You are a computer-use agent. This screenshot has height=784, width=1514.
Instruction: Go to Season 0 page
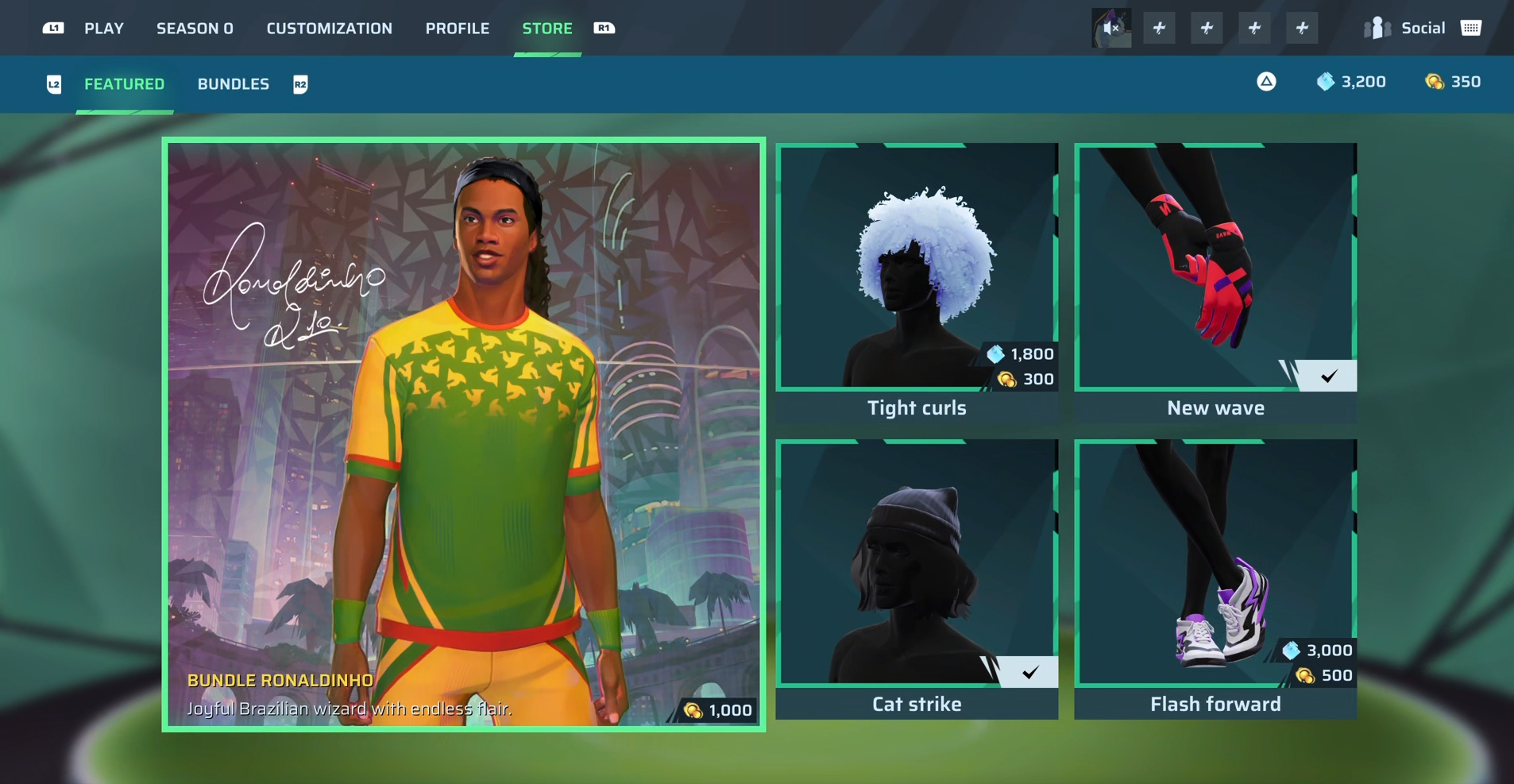[195, 29]
